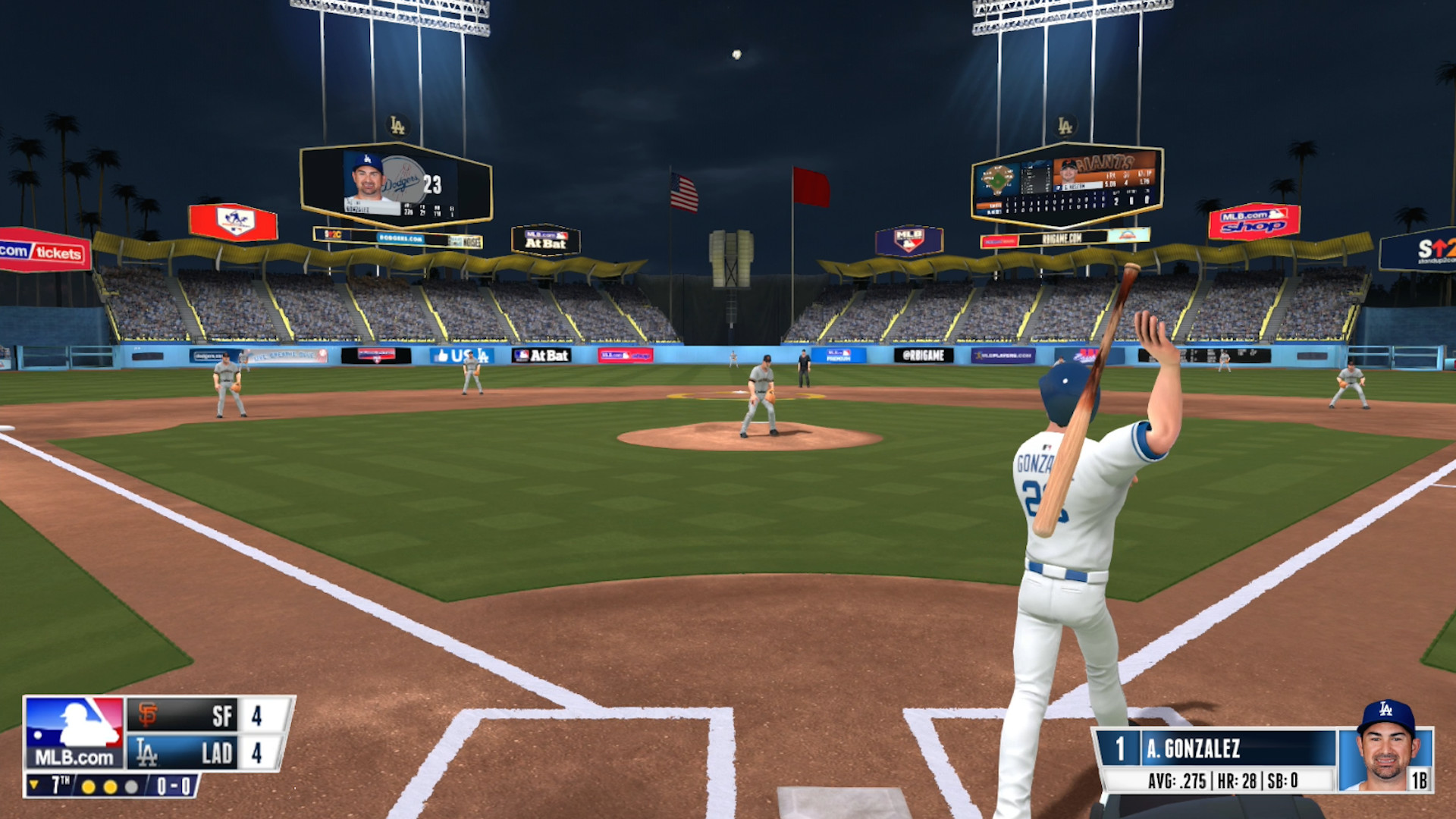Toggle the second yellow out indicator dot
The height and width of the screenshot is (819, 1456).
[x=112, y=787]
